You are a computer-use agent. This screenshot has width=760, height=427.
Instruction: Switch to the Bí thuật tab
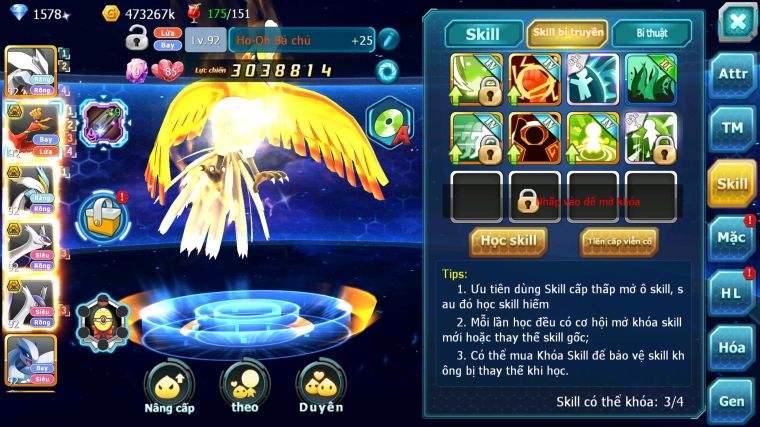(x=650, y=34)
